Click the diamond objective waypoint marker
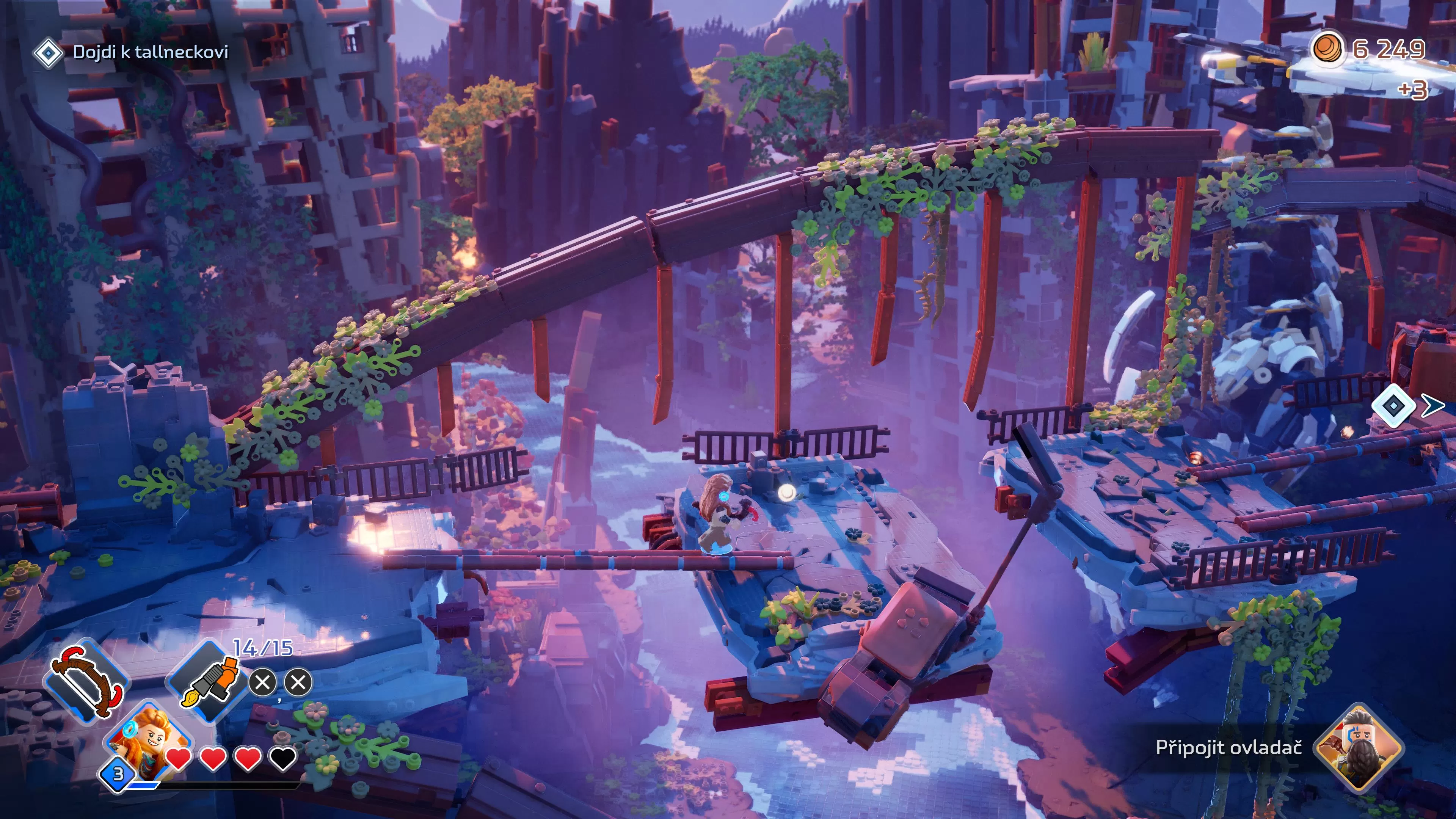 click(1393, 405)
